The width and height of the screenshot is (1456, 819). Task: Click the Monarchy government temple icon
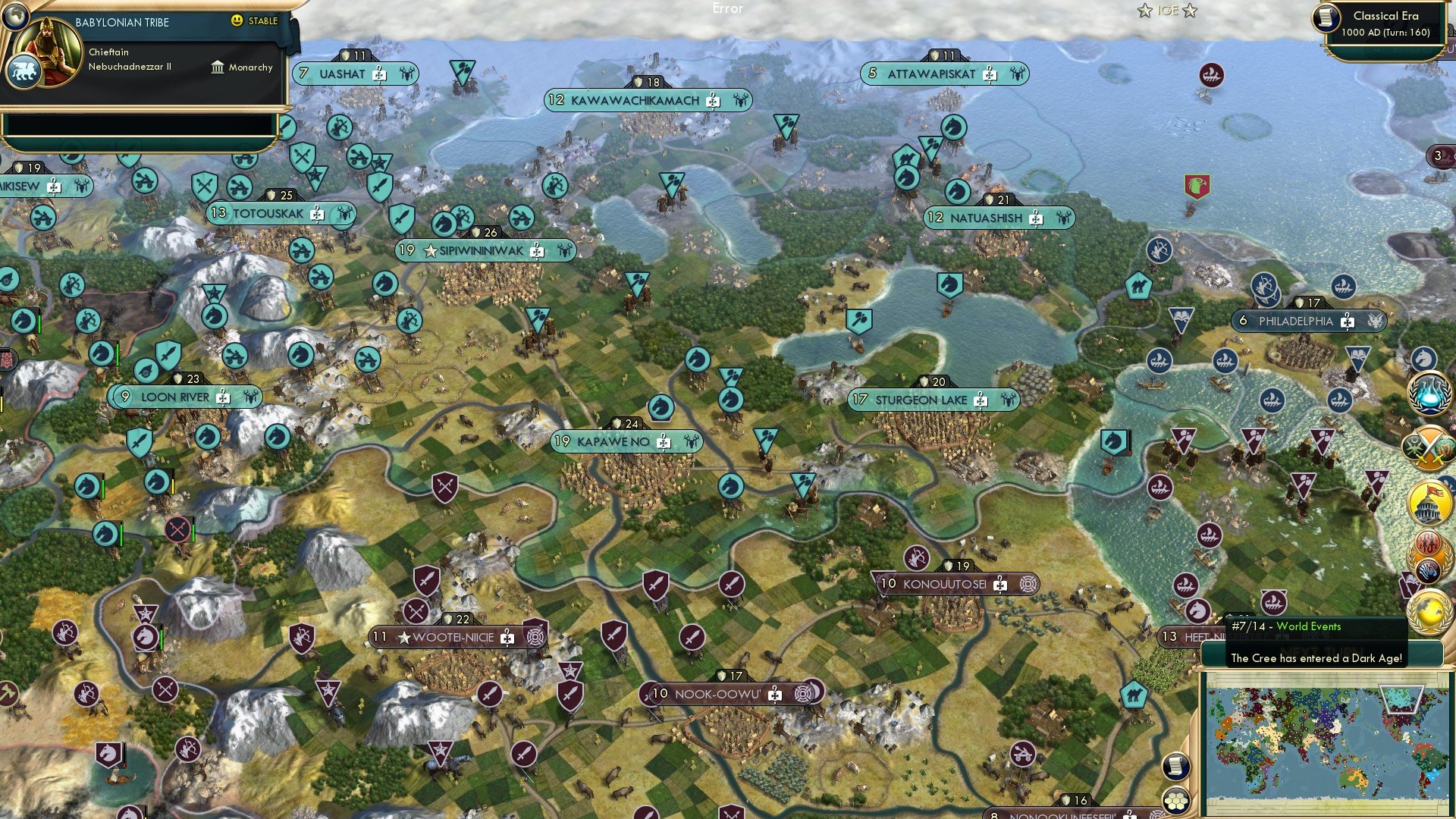pyautogui.click(x=217, y=67)
